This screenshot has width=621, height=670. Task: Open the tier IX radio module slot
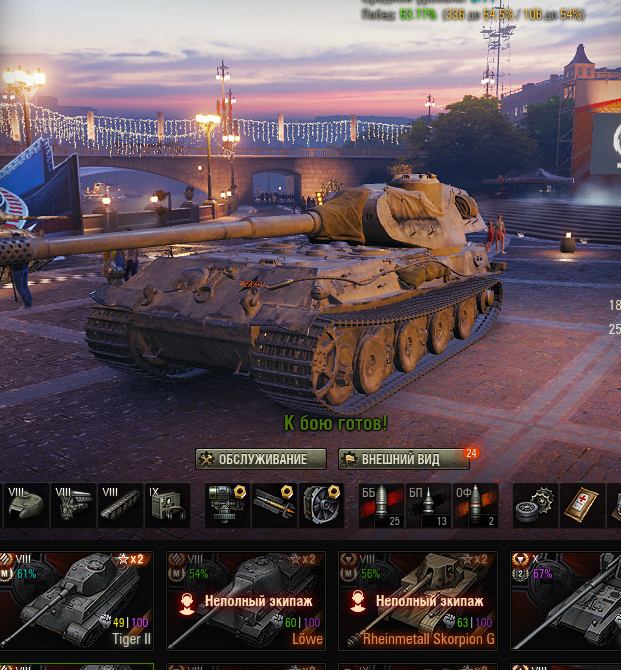[167, 505]
